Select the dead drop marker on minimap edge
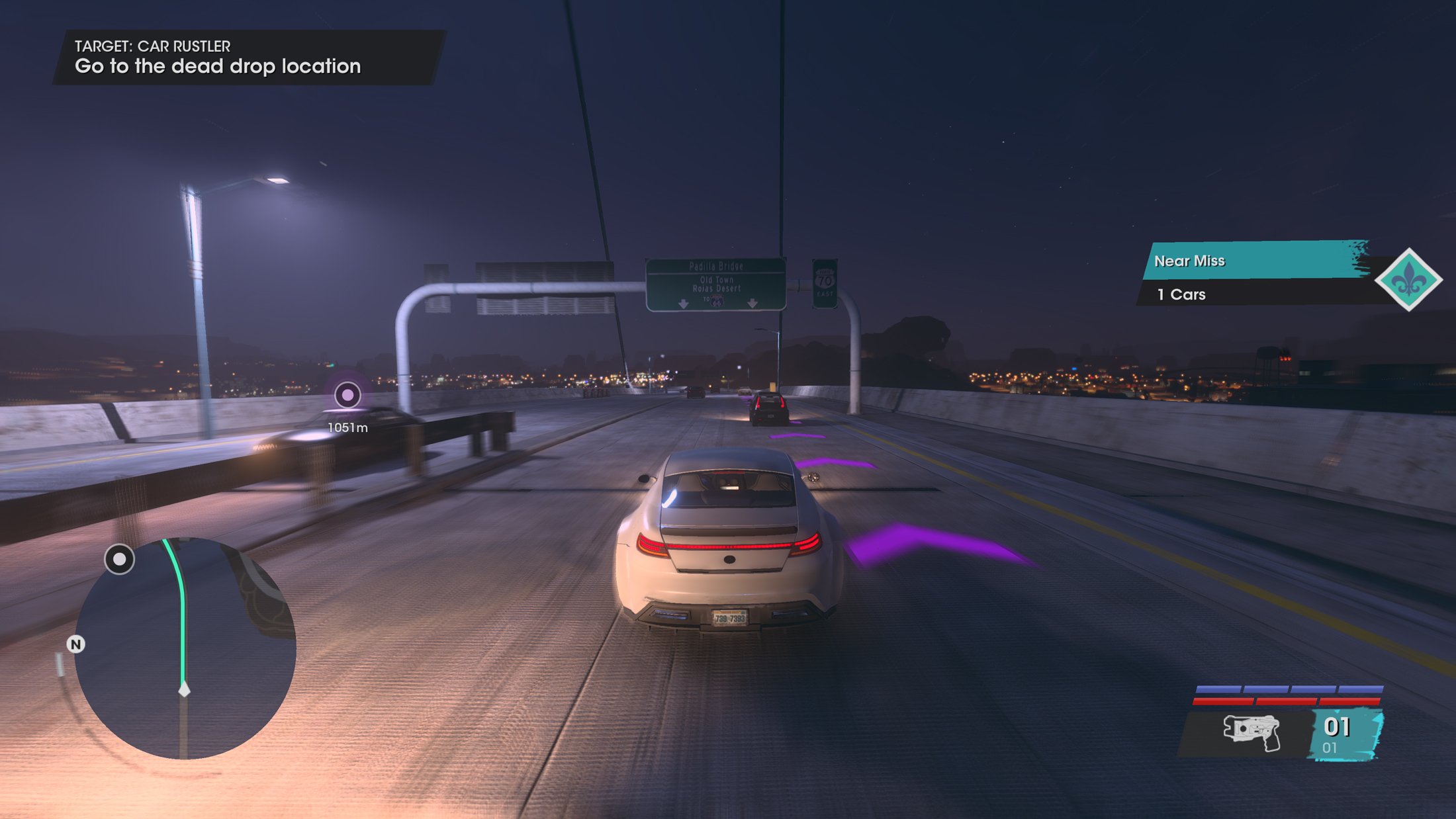Viewport: 1456px width, 819px height. [x=119, y=560]
